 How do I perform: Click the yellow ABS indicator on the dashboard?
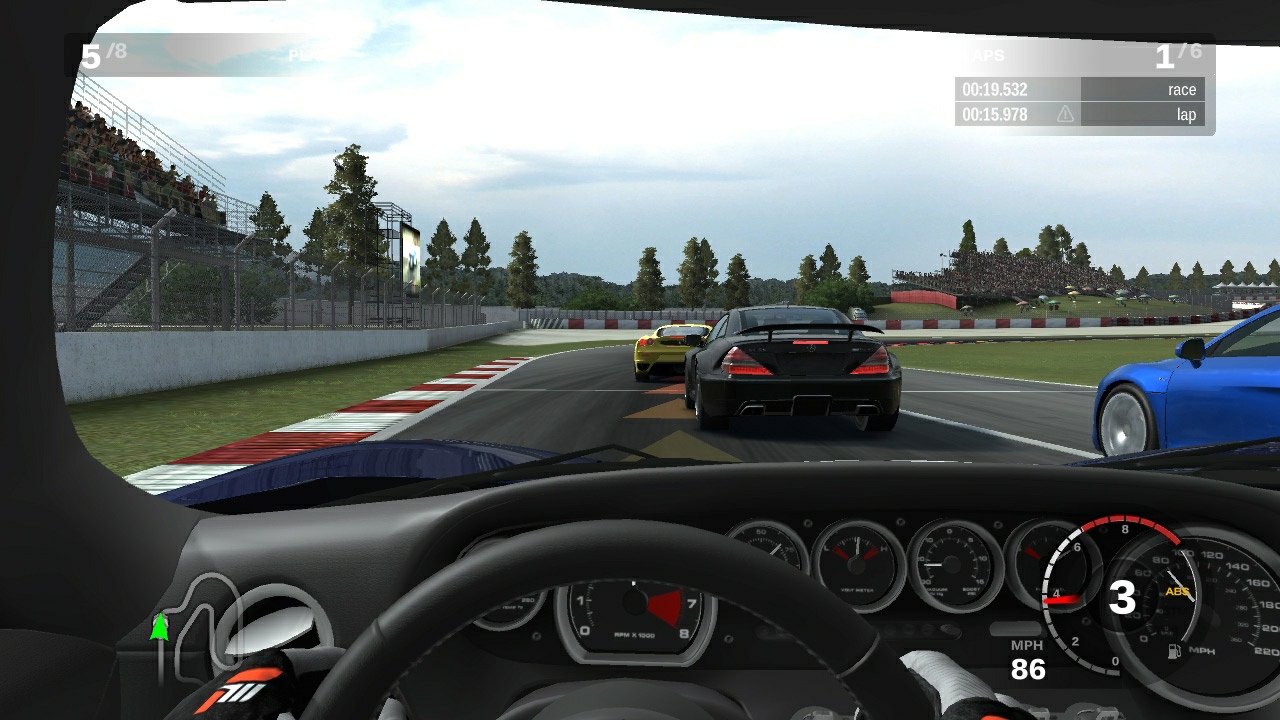1177,592
